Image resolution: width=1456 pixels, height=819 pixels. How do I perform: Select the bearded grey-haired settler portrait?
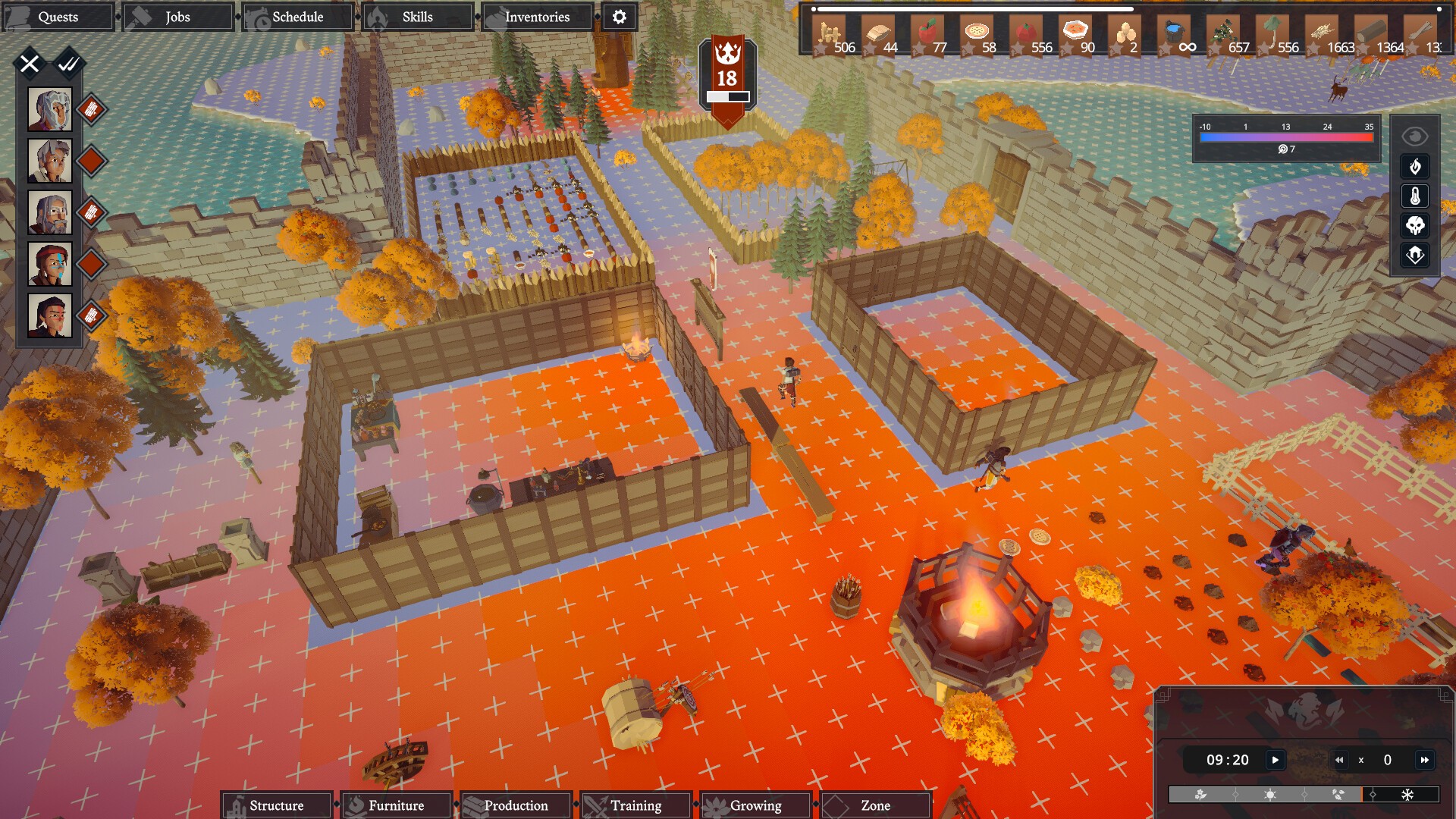[50, 212]
